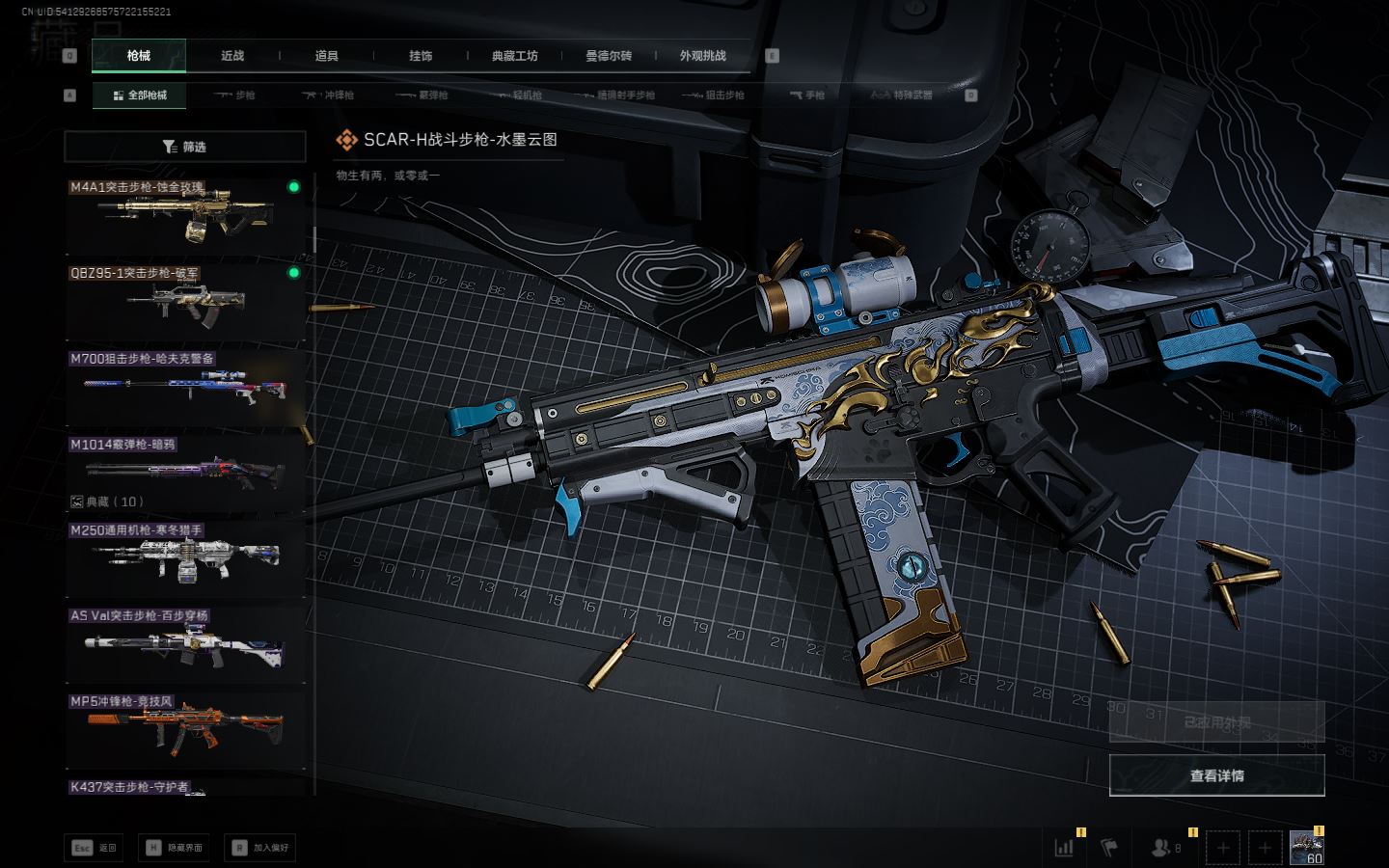Image resolution: width=1389 pixels, height=868 pixels.
Task: Switch to the 近战 melee tab
Action: (x=232, y=56)
